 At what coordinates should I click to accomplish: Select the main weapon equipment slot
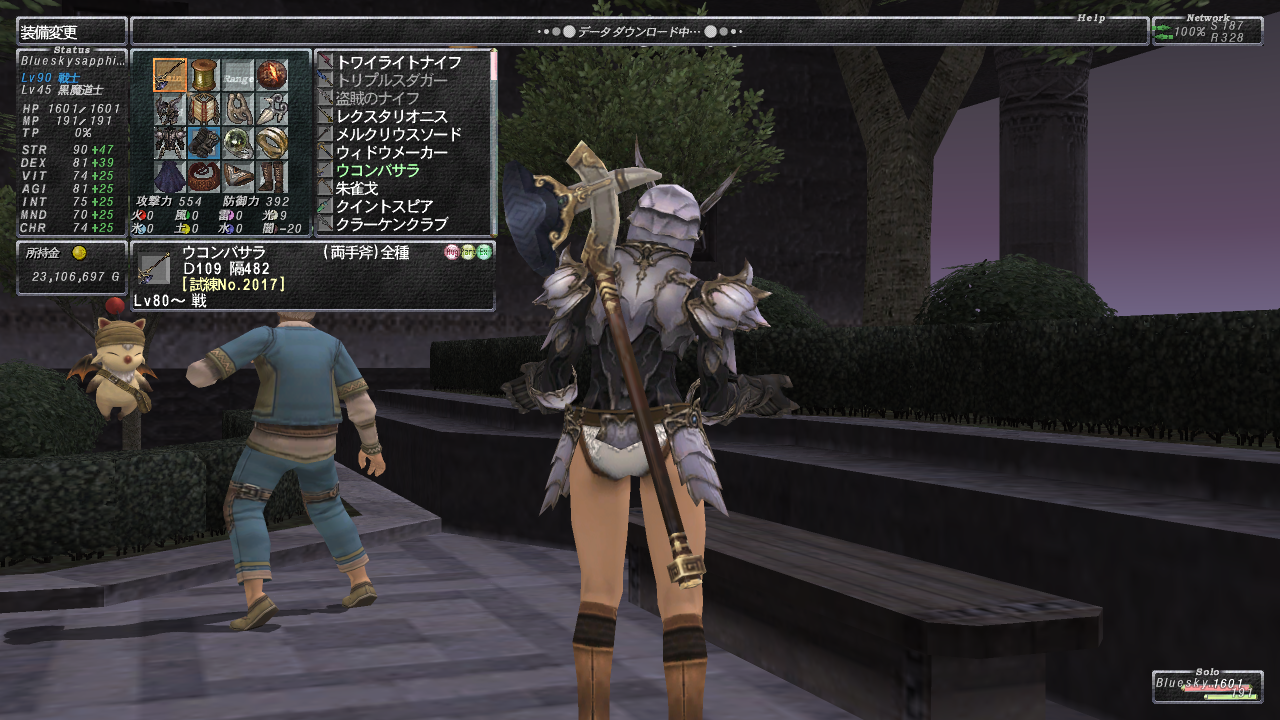169,76
